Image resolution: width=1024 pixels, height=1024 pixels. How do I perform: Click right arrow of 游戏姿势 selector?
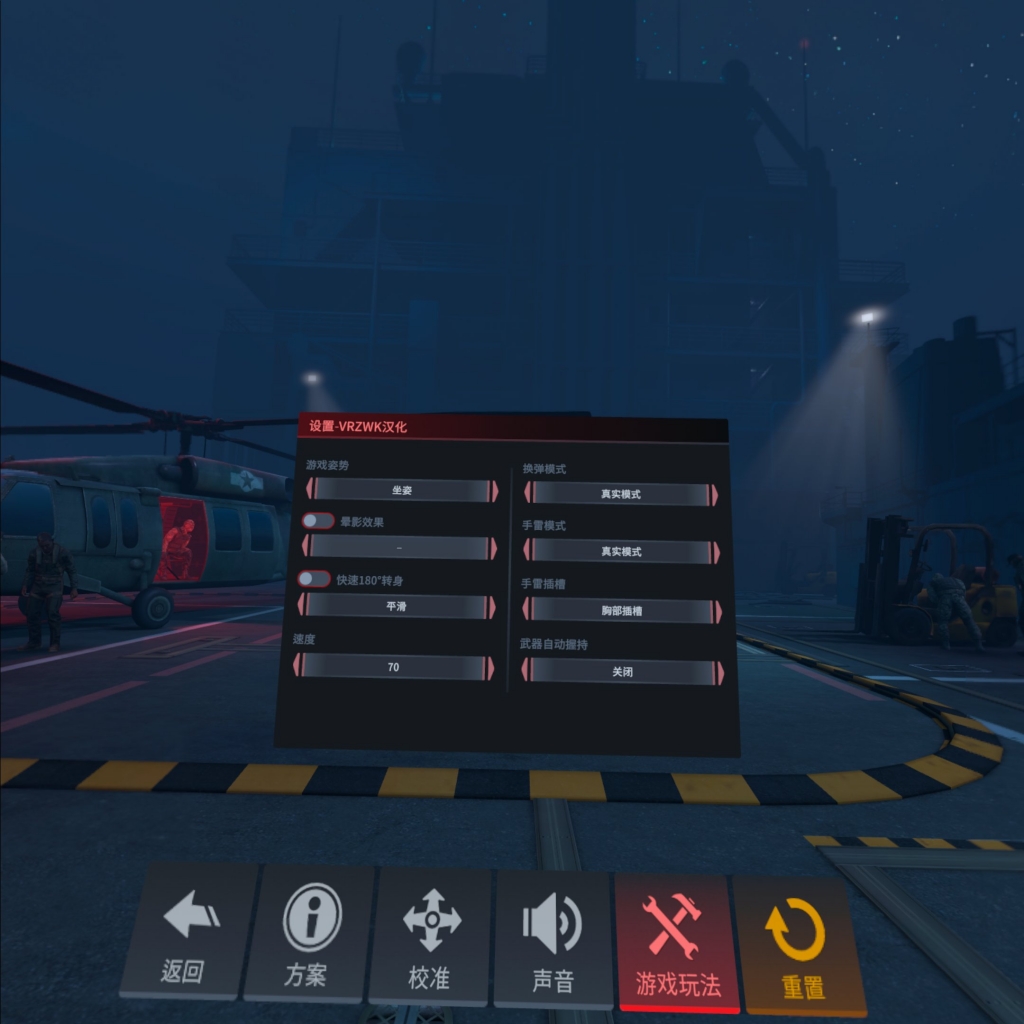click(x=493, y=490)
